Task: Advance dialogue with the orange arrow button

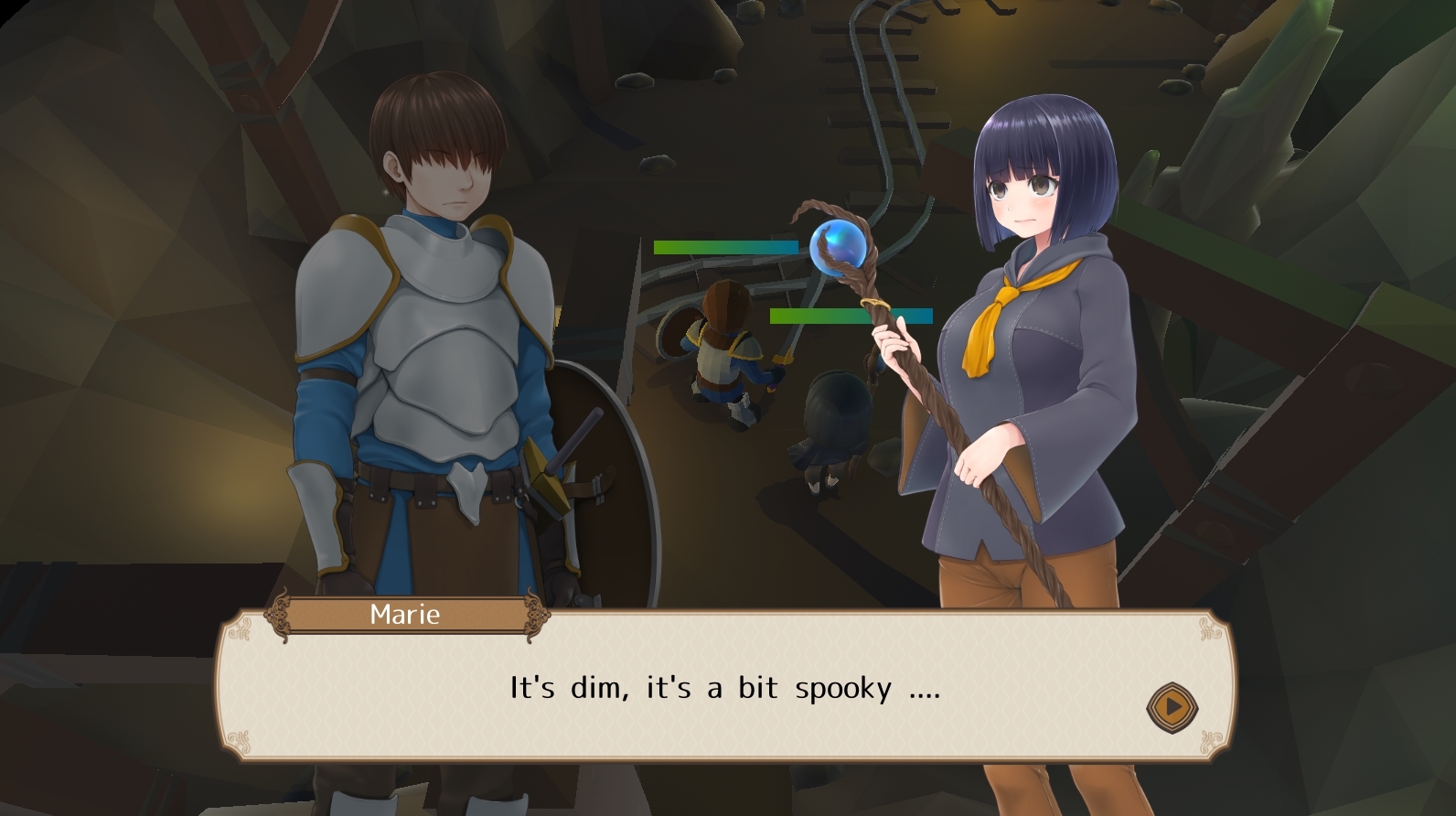Action: (1172, 706)
